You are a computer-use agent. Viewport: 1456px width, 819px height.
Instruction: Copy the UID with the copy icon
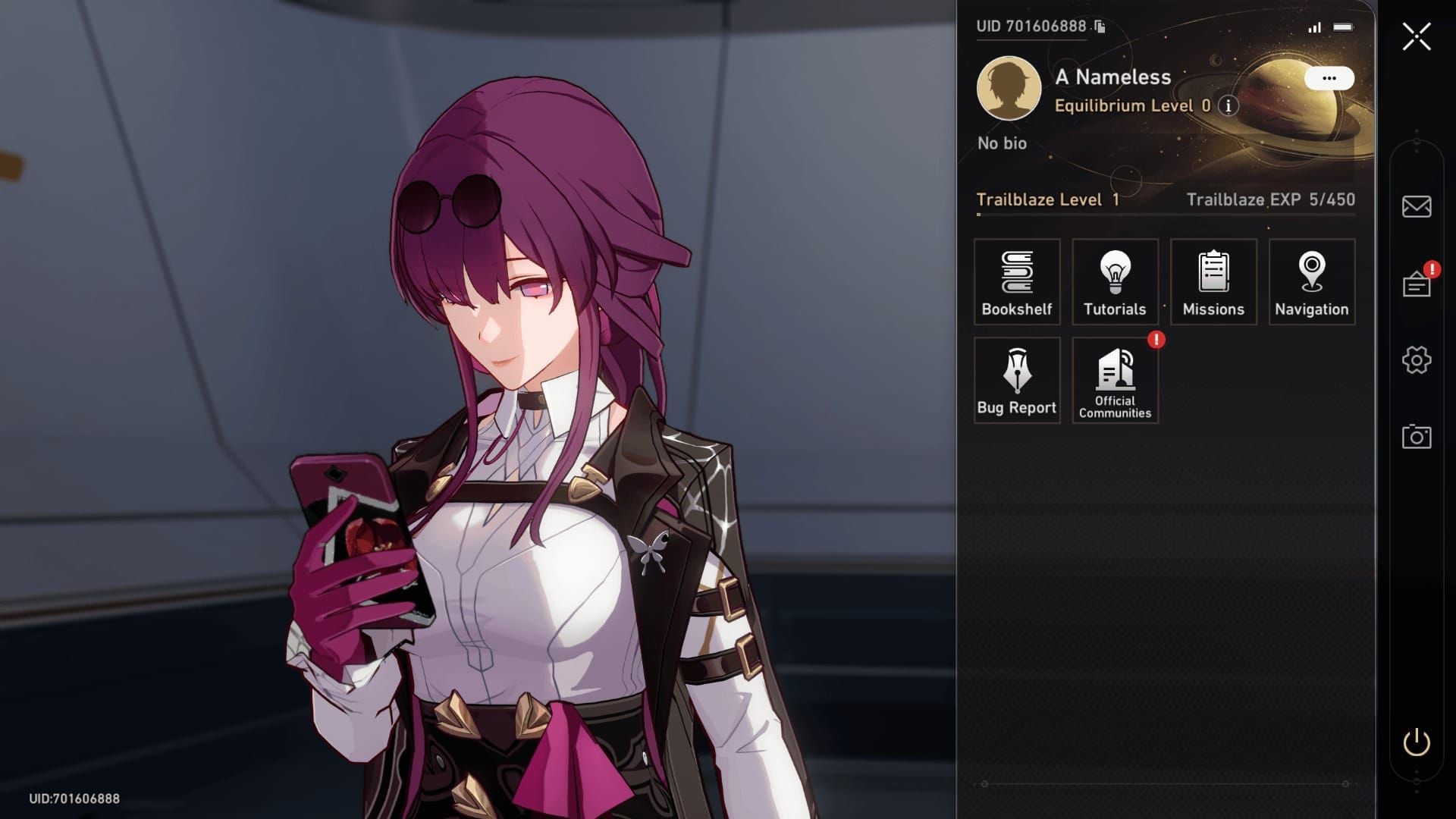pos(1100,27)
